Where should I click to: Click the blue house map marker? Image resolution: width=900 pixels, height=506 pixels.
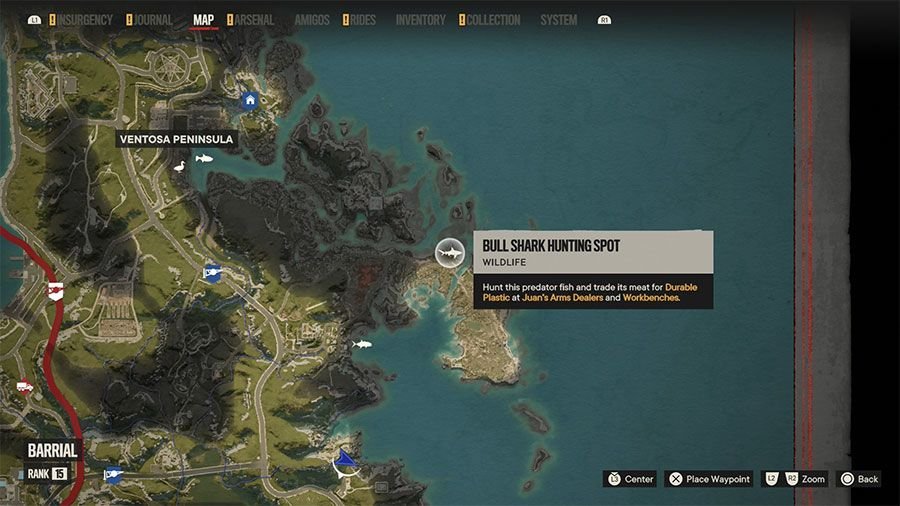[x=250, y=100]
